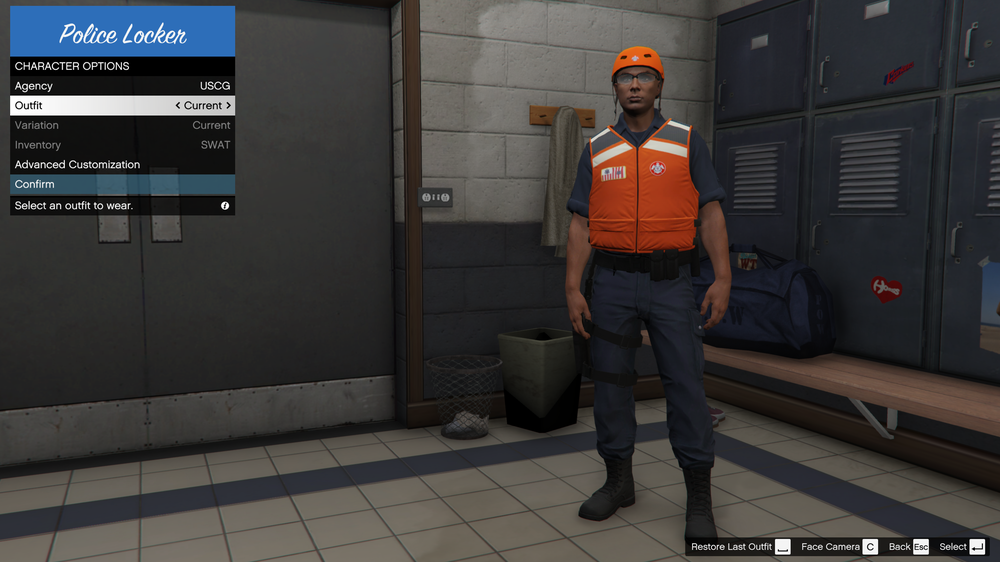The image size is (1000, 562).
Task: Select the Agency row showing USCG
Action: point(122,86)
